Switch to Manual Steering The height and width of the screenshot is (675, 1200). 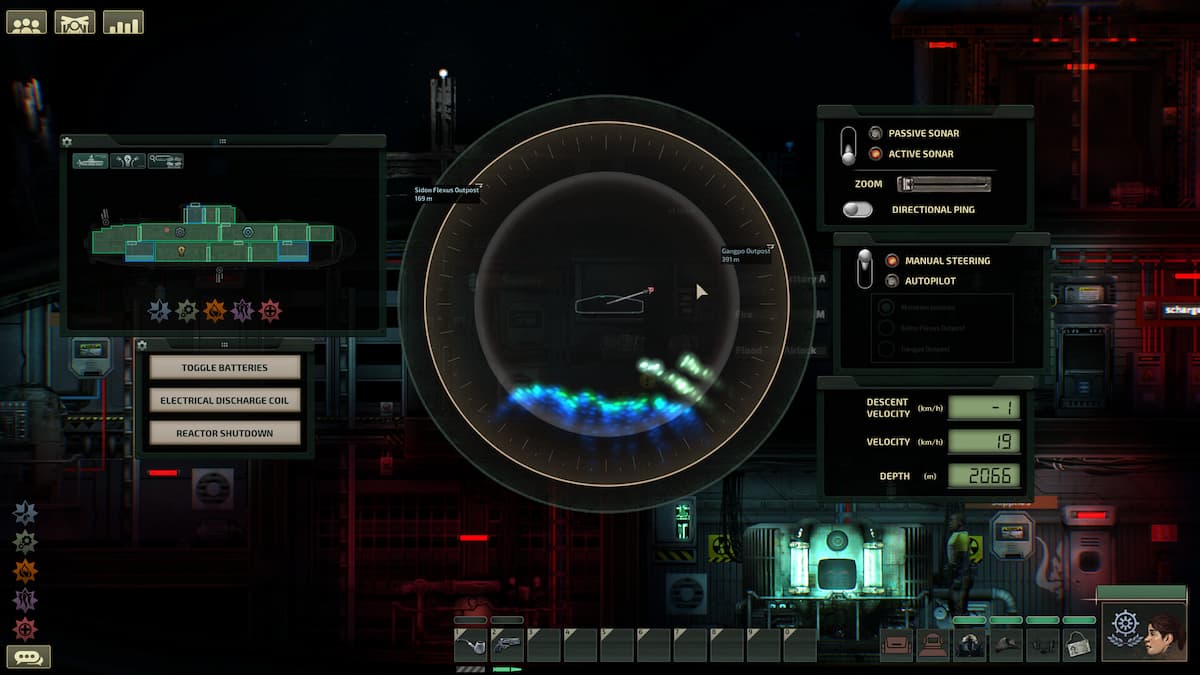coord(892,261)
